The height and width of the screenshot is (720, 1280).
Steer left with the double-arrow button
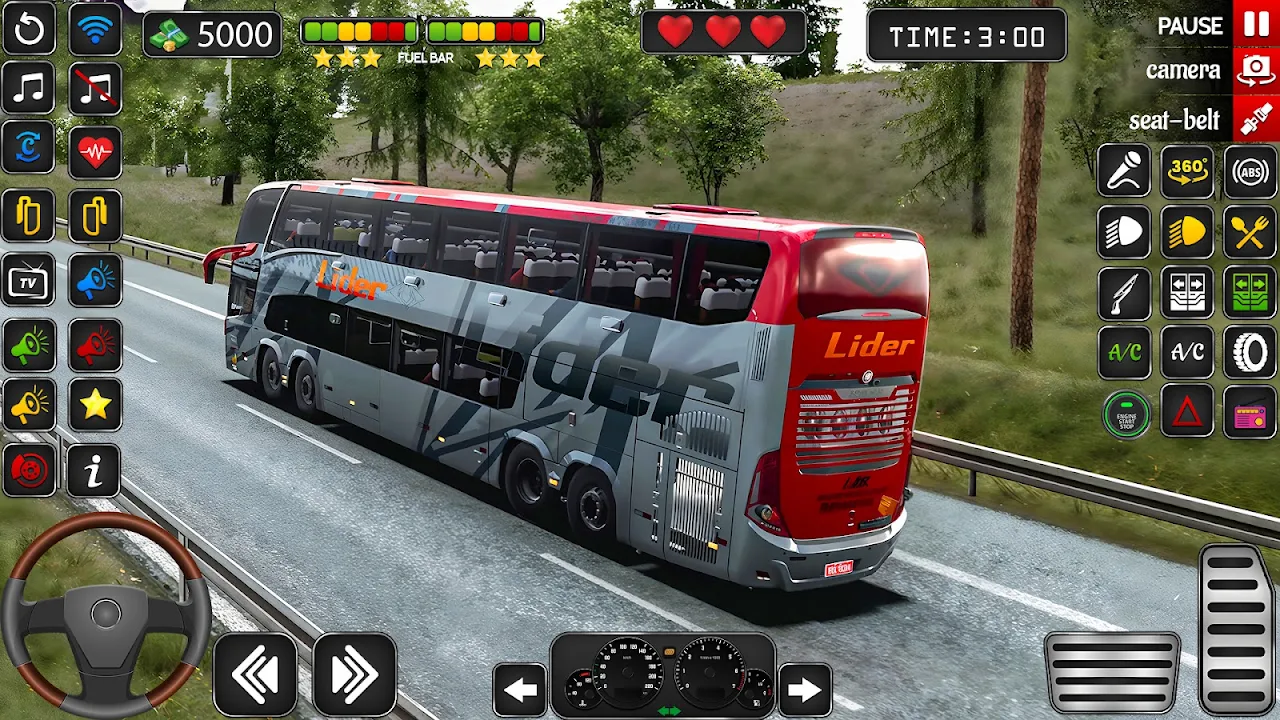tap(255, 675)
